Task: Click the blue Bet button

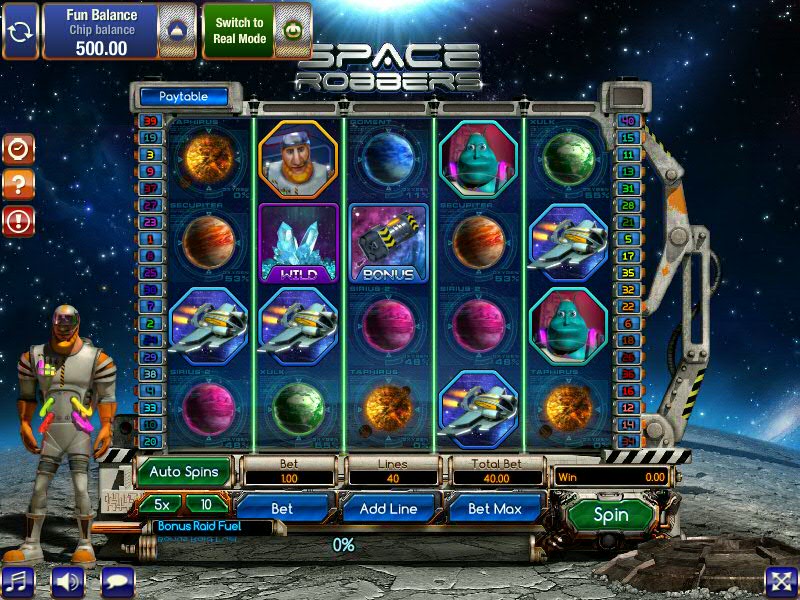Action: tap(282, 508)
